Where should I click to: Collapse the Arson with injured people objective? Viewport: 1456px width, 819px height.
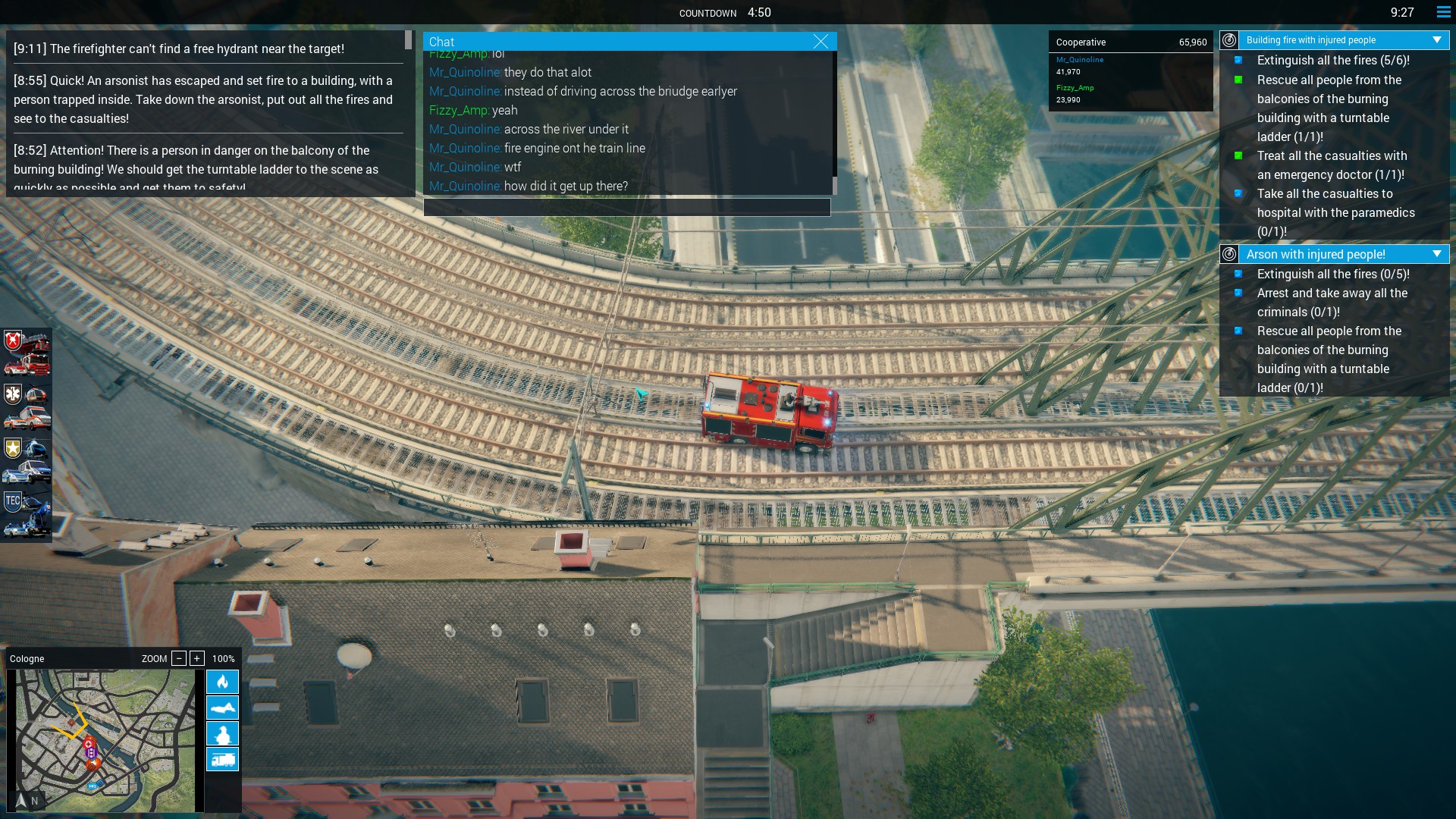click(1436, 254)
